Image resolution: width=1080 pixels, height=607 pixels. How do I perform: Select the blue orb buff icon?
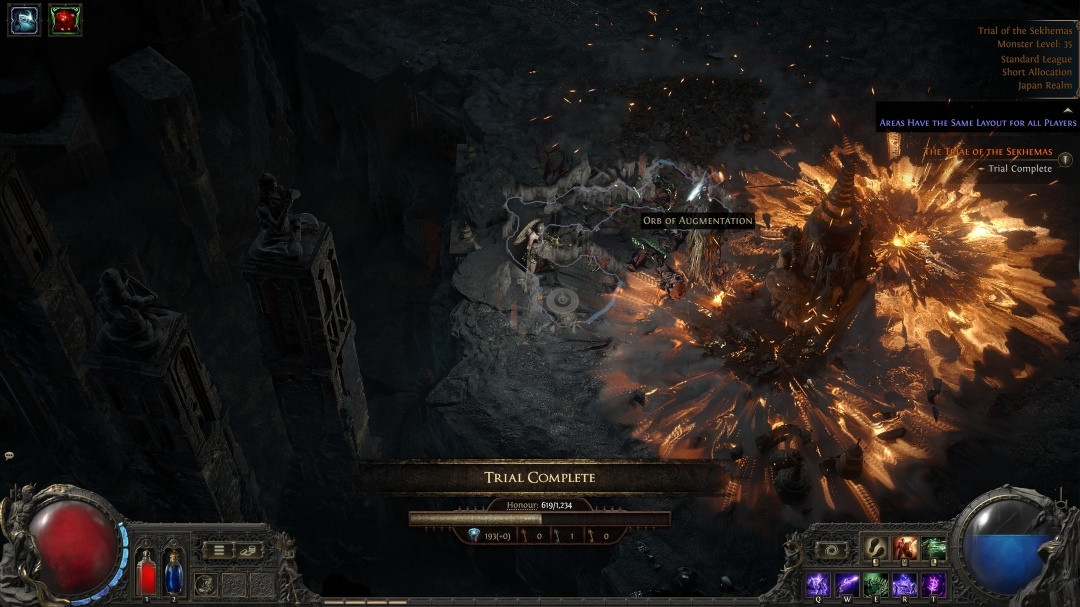(x=24, y=19)
